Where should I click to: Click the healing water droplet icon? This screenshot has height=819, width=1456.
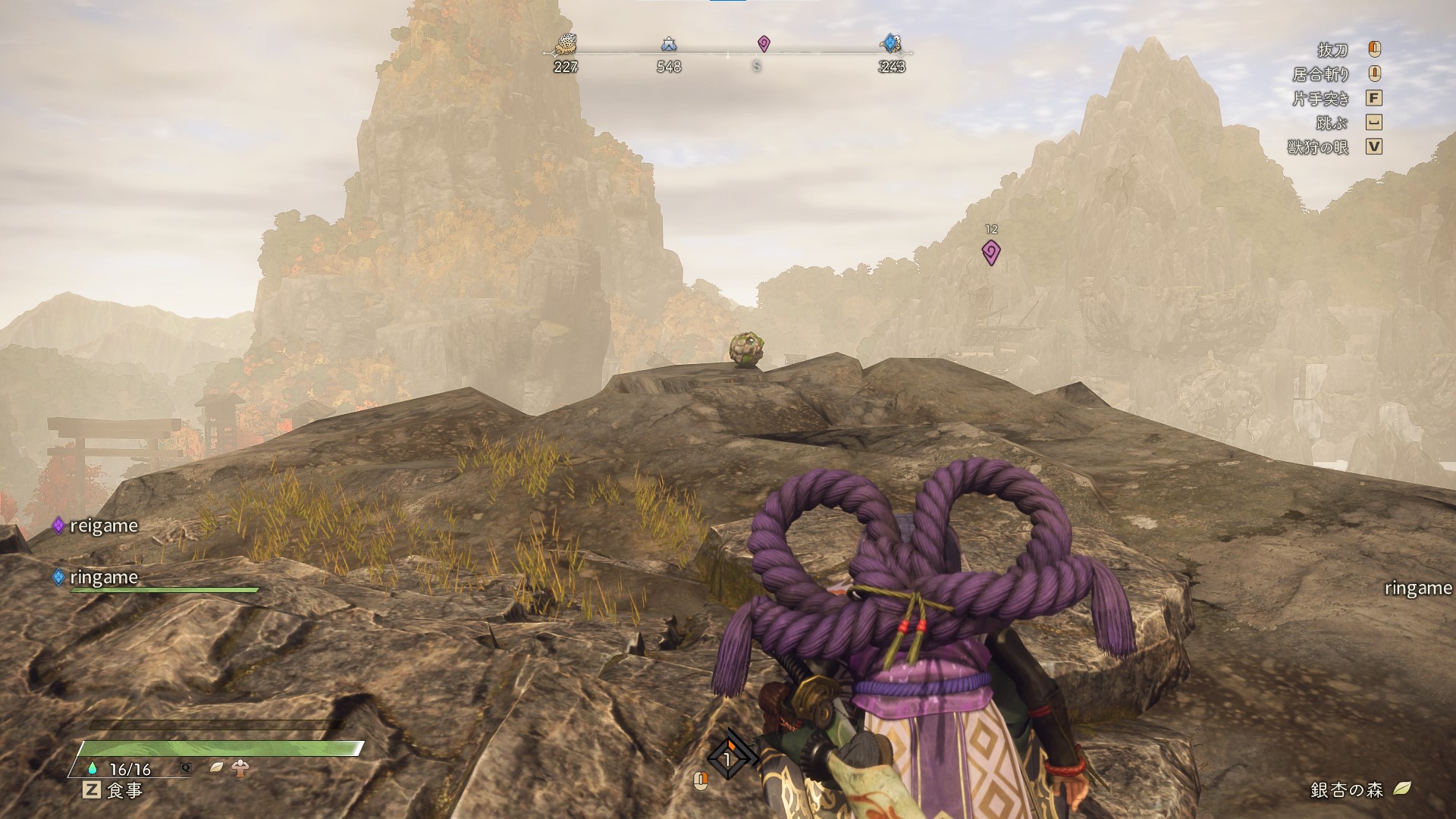[93, 768]
